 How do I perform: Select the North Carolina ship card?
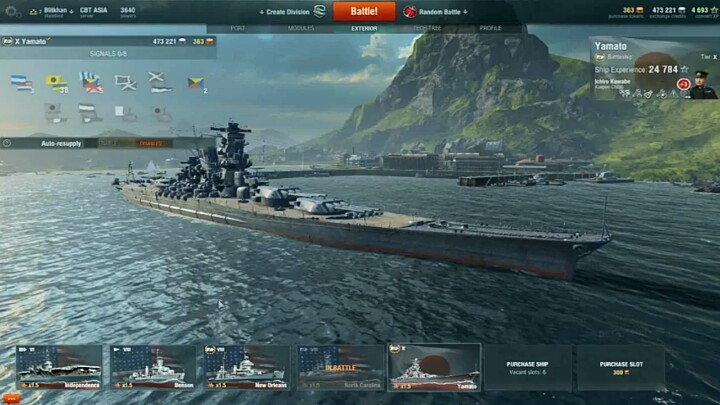click(x=340, y=367)
